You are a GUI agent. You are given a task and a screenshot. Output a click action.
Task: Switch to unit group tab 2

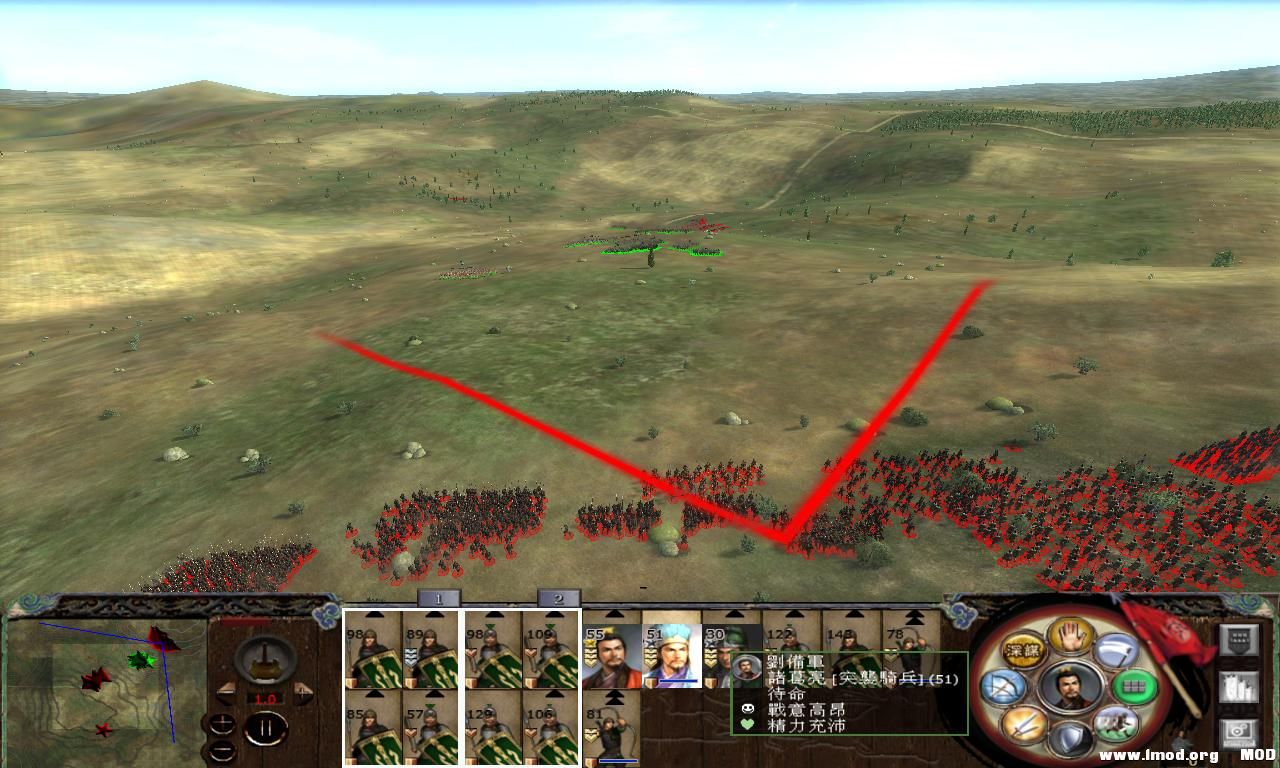point(559,597)
